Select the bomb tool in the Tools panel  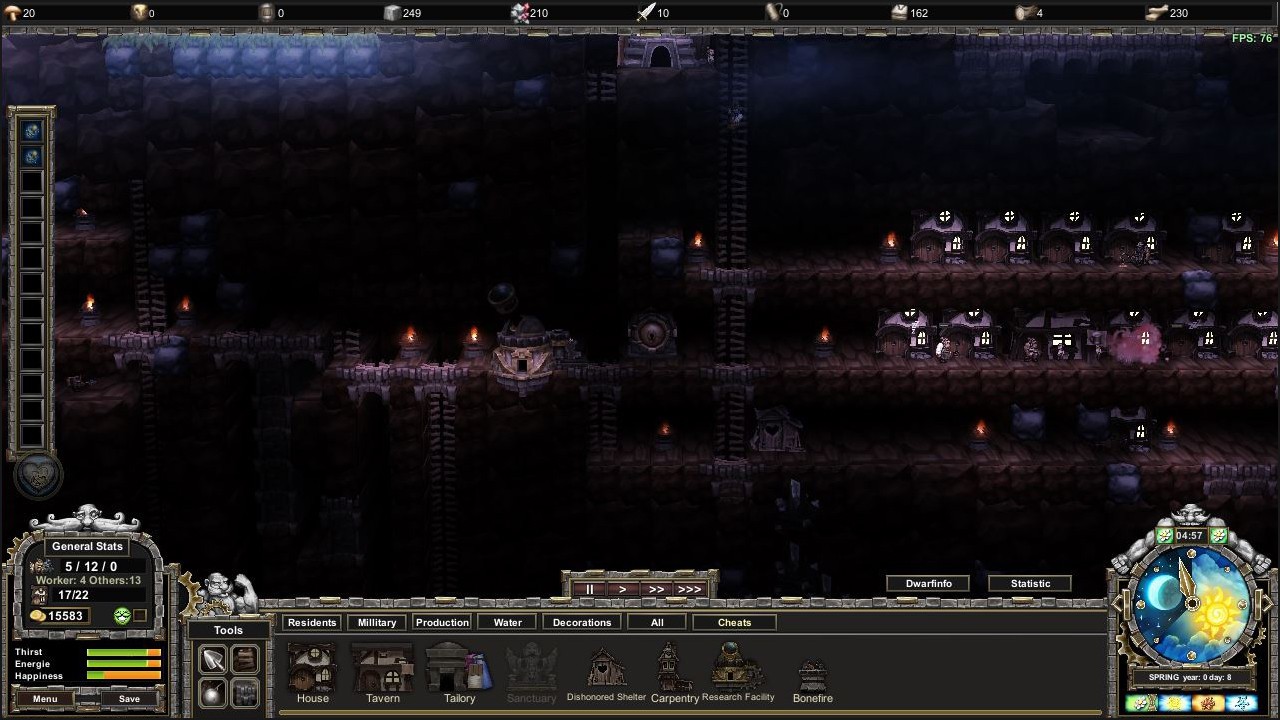click(x=211, y=692)
